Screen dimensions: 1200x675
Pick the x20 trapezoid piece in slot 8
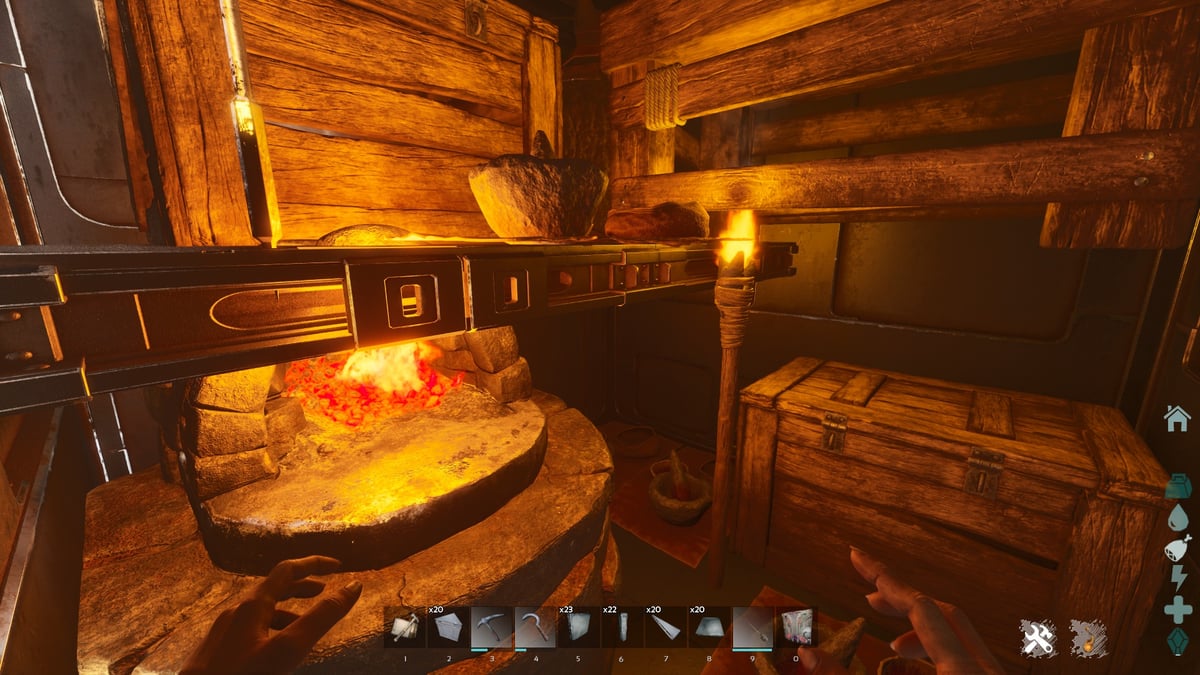[708, 627]
